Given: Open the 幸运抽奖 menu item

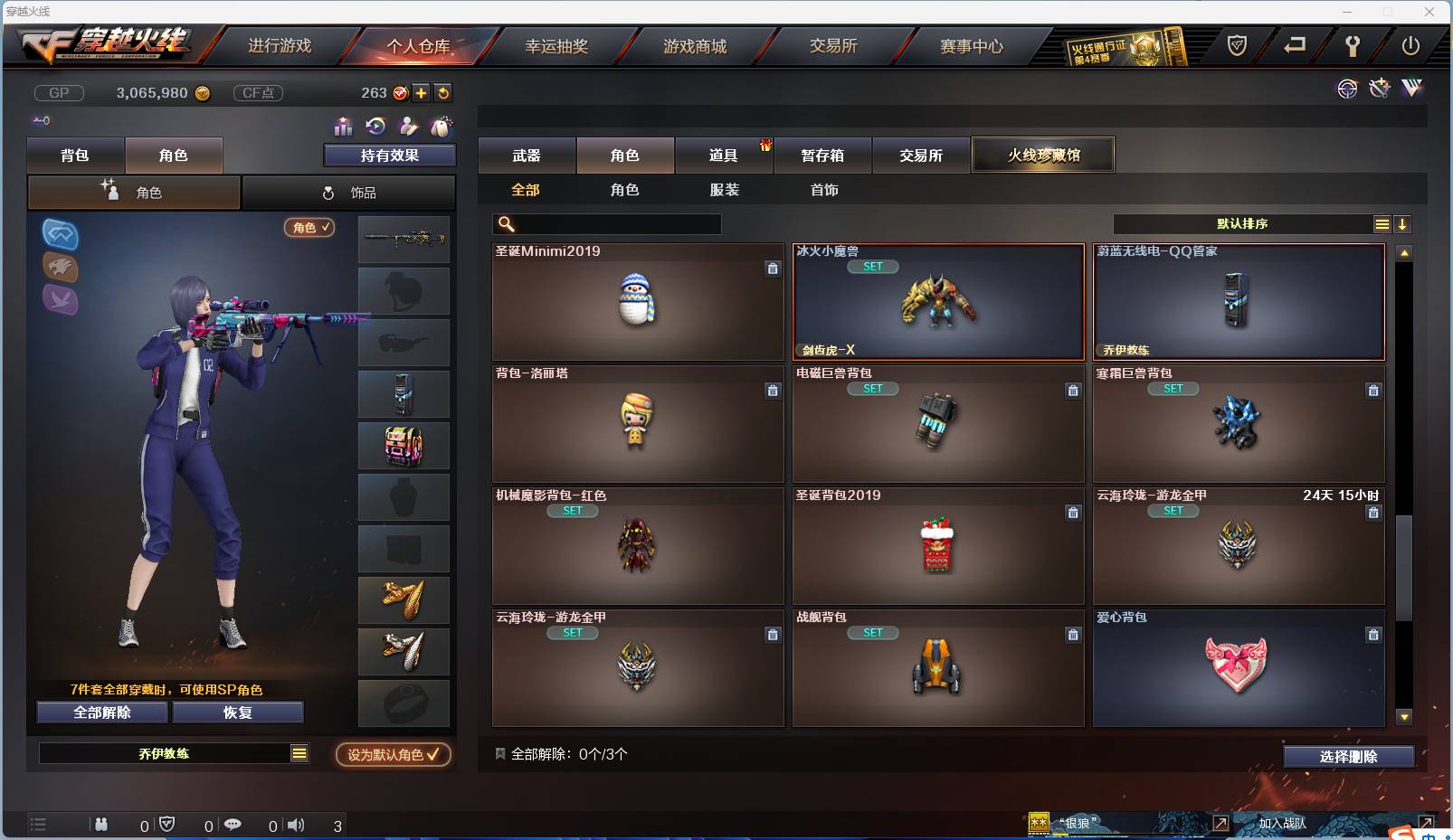Looking at the screenshot, I should tap(558, 46).
